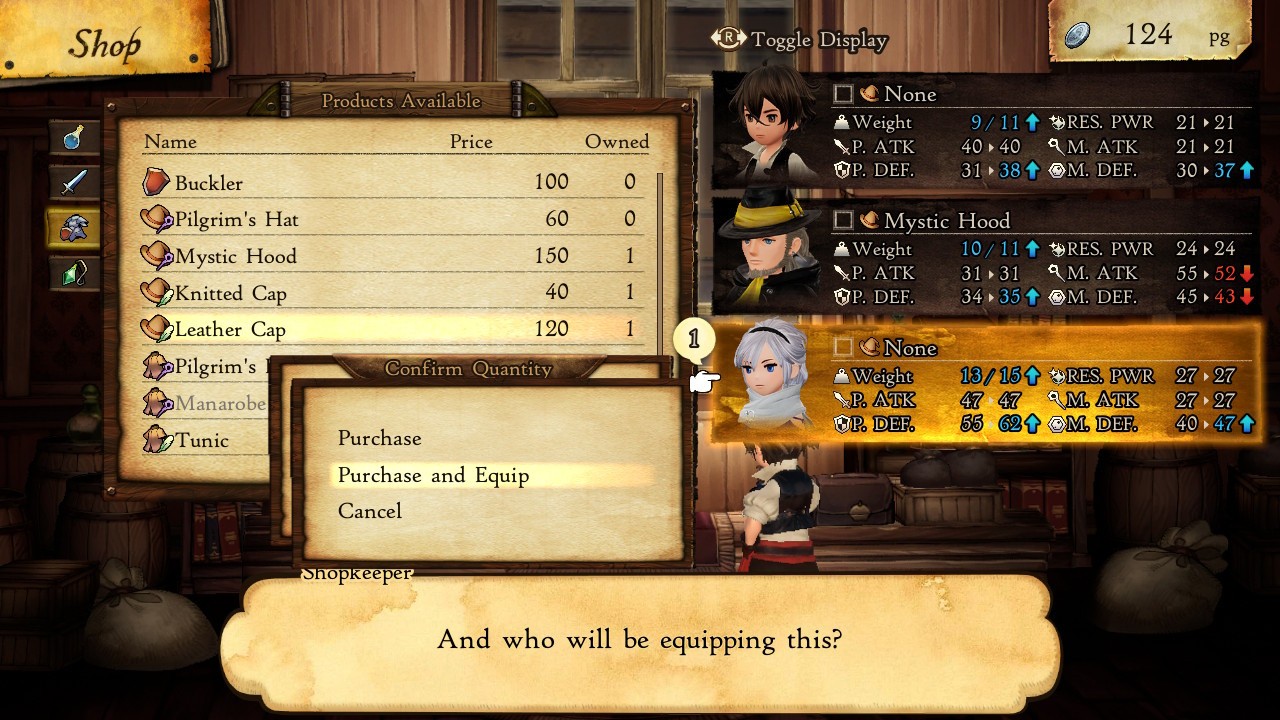Image resolution: width=1280 pixels, height=720 pixels.
Task: Tick the checkbox beside Mystic Hood
Action: click(843, 221)
